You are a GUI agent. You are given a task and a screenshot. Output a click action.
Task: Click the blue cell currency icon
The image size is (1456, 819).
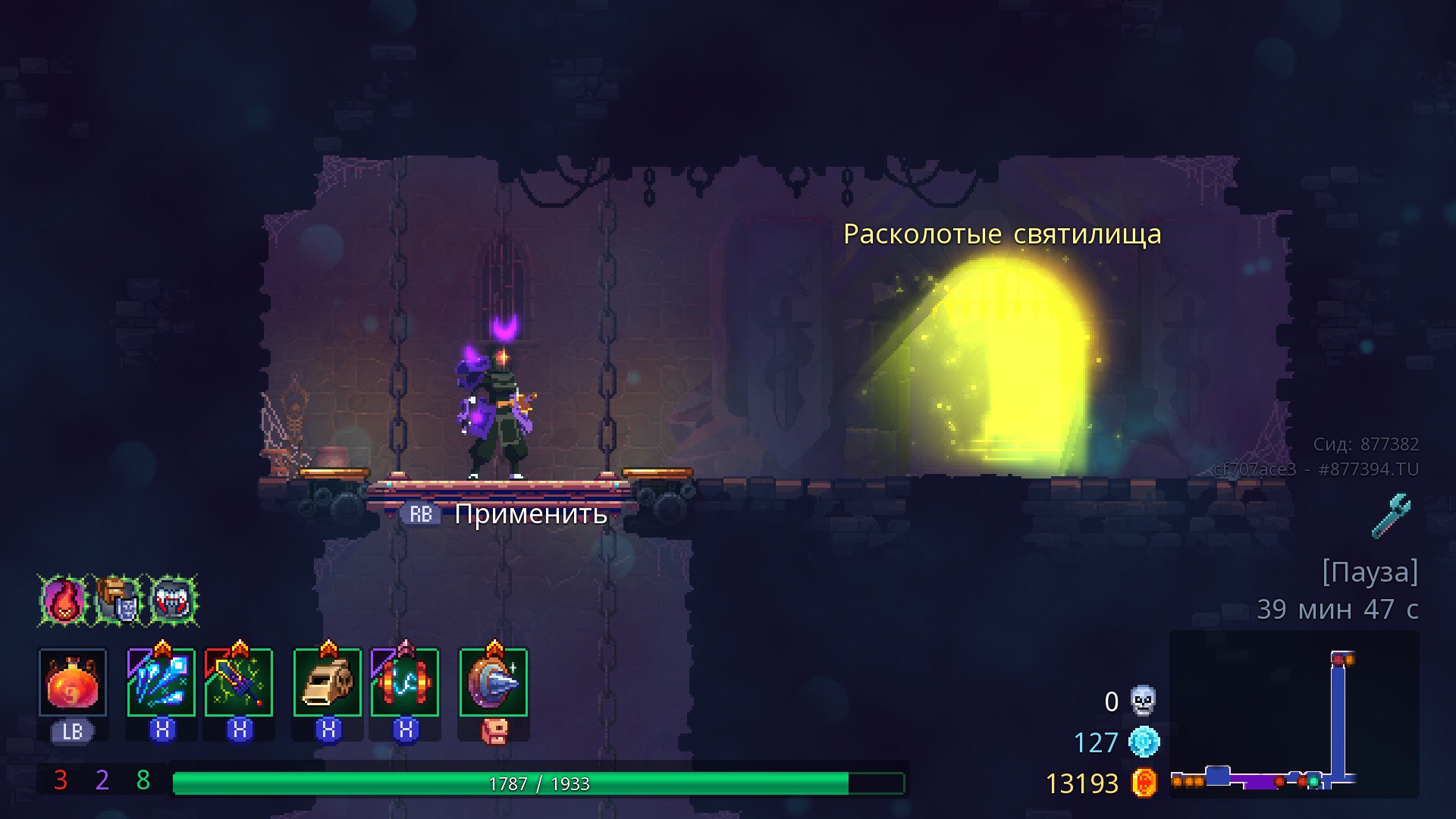pos(1144,742)
